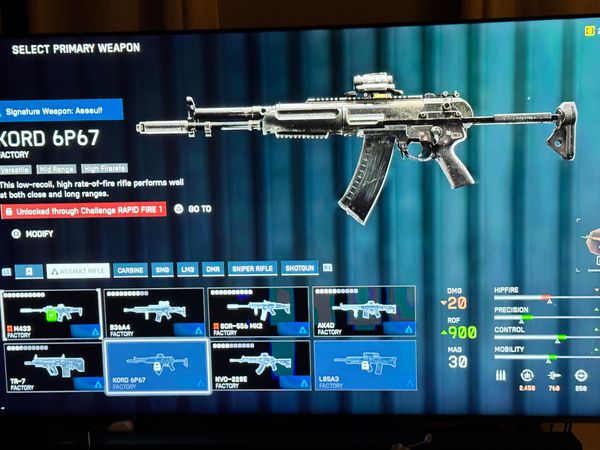
Task: Click the Unlocked through Challenge RAPID FIRE 1 banner
Action: point(84,211)
